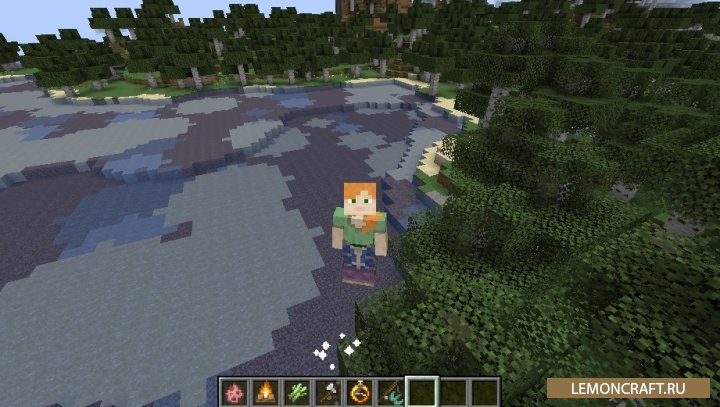Equip the iron axe from the hotbar
Screen dimensions: 720x407
pyautogui.click(x=329, y=391)
